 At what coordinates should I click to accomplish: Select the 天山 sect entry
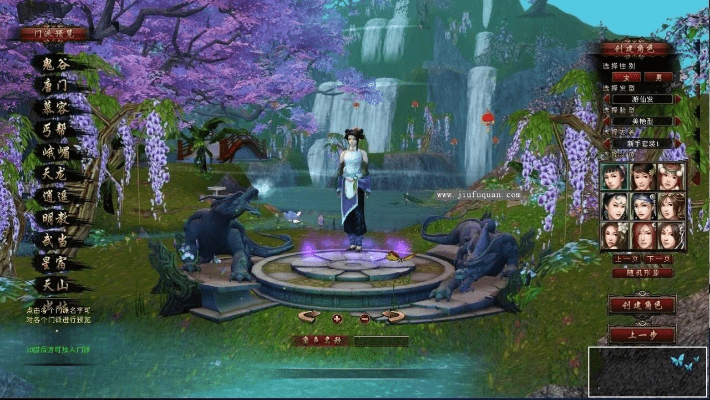55,285
